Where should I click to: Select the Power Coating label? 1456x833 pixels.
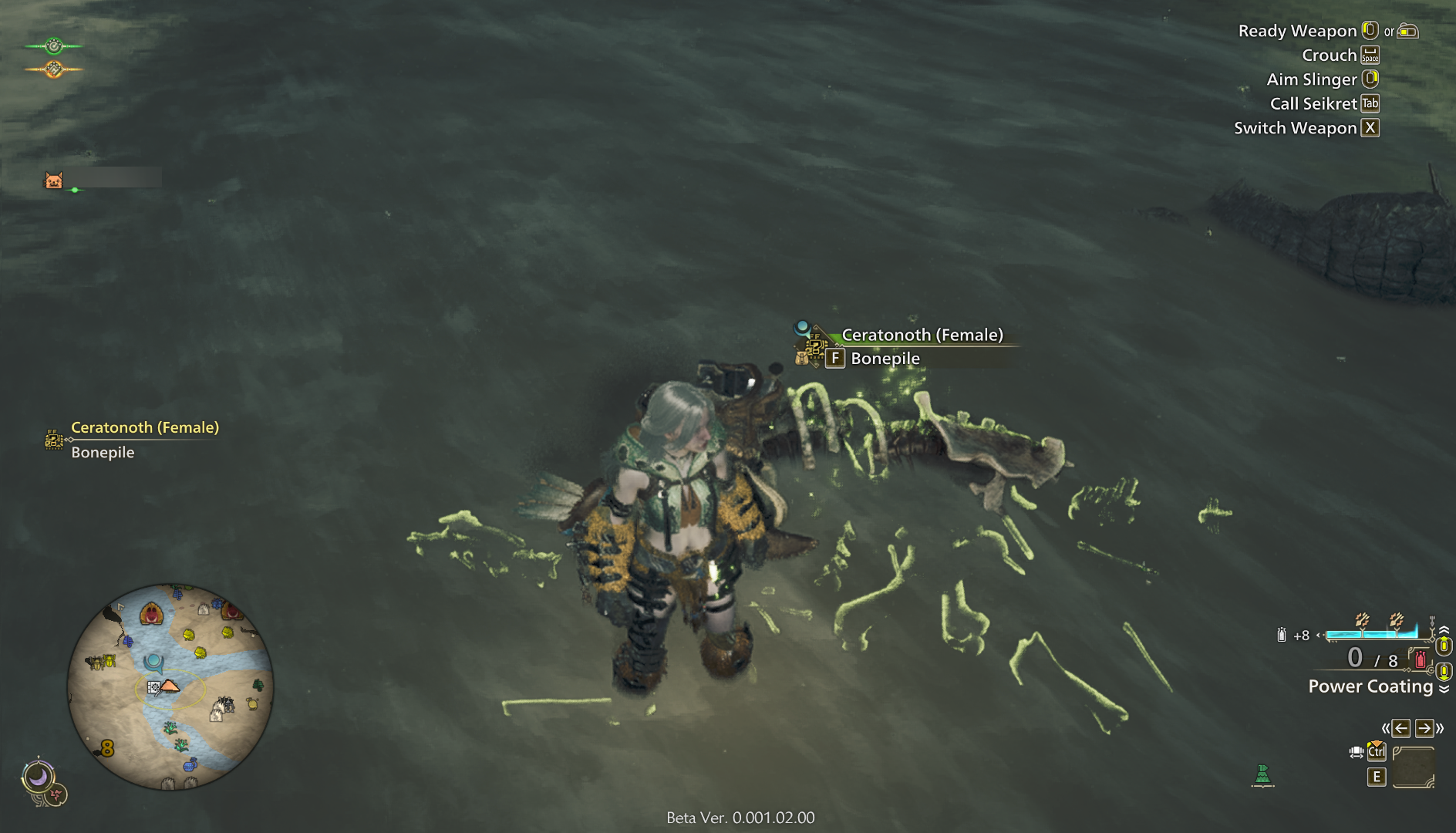click(x=1370, y=686)
